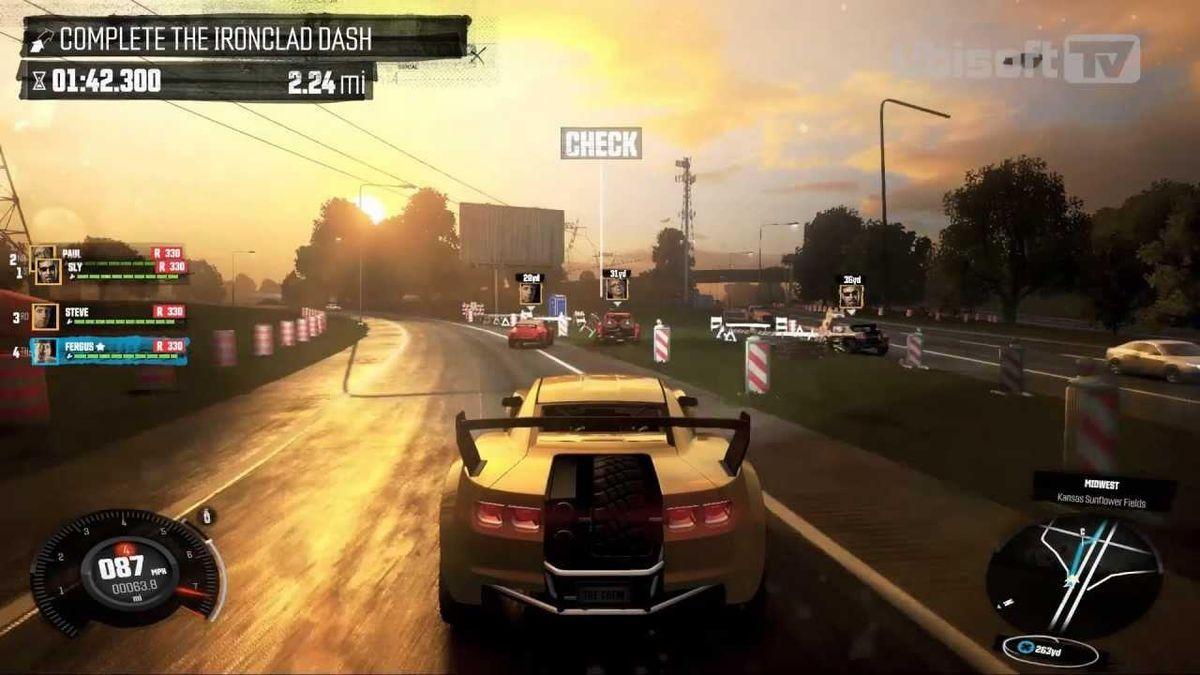Select Fergus's highlighted blue standings row
The height and width of the screenshot is (675, 1200).
point(110,351)
